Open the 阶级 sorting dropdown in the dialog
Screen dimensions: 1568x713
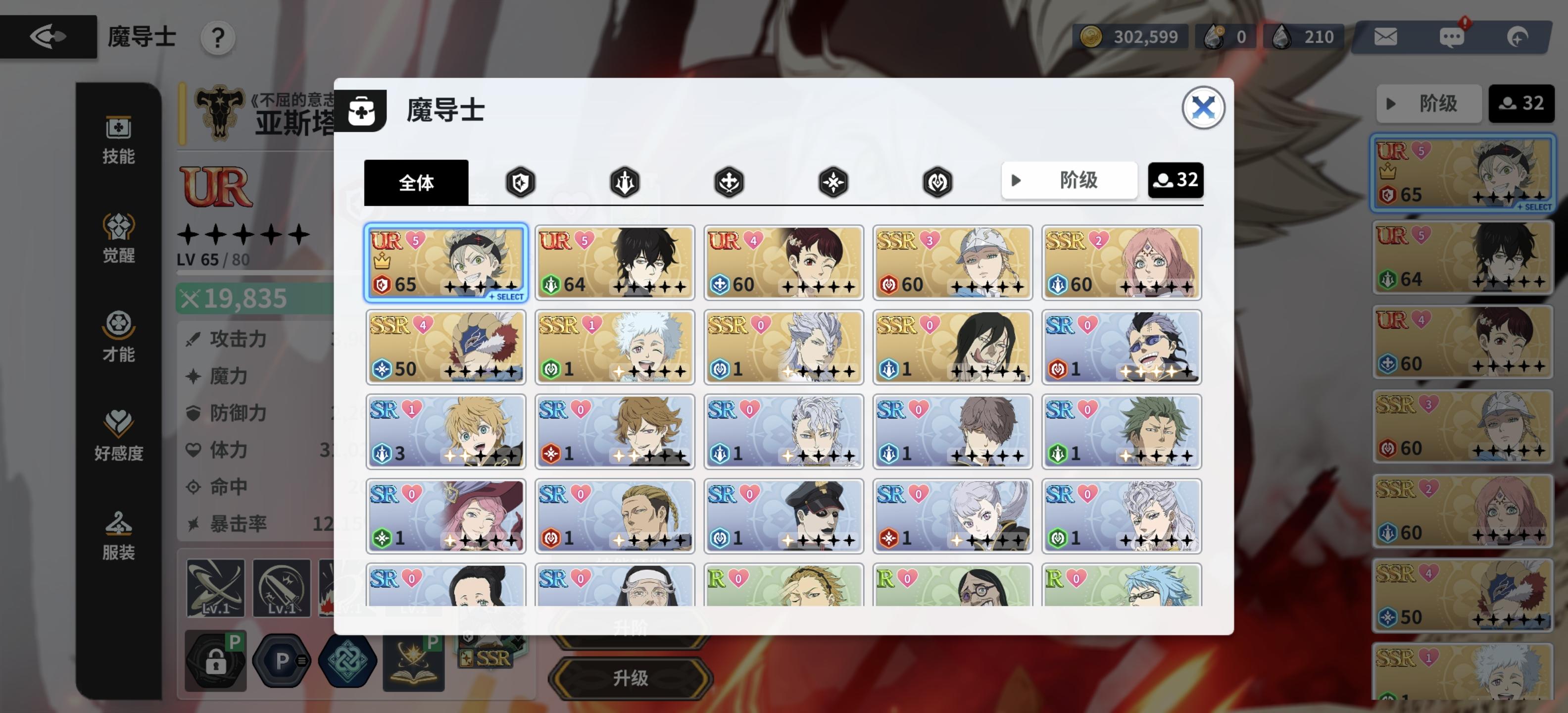[1070, 180]
